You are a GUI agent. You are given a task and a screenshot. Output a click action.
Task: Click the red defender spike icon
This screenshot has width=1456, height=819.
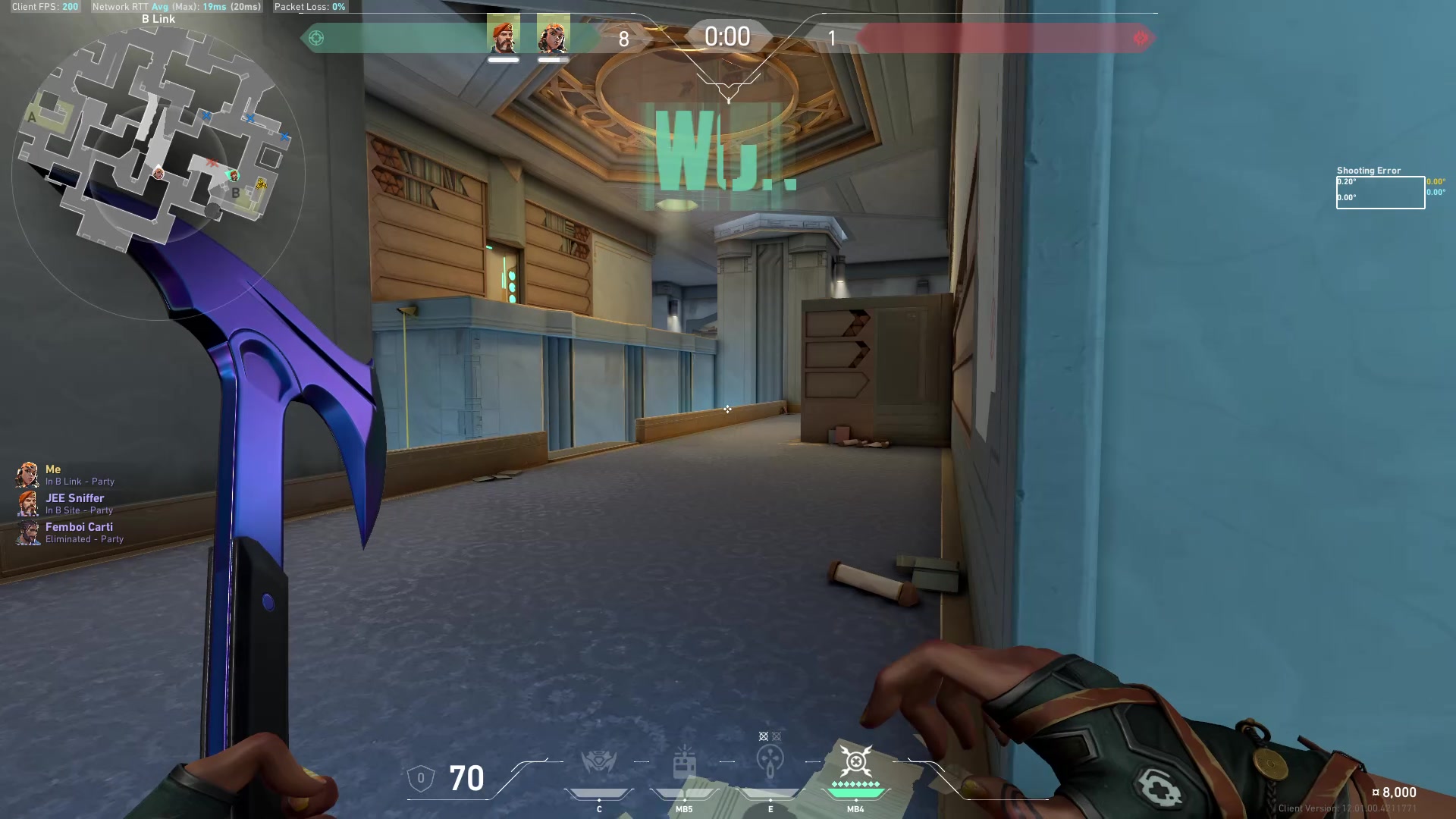(x=1139, y=37)
